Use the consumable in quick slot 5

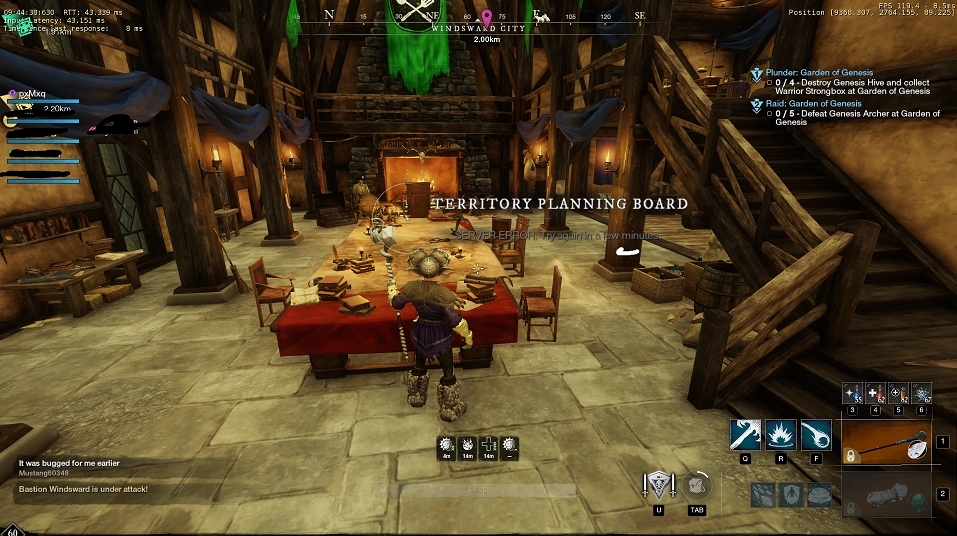click(898, 392)
